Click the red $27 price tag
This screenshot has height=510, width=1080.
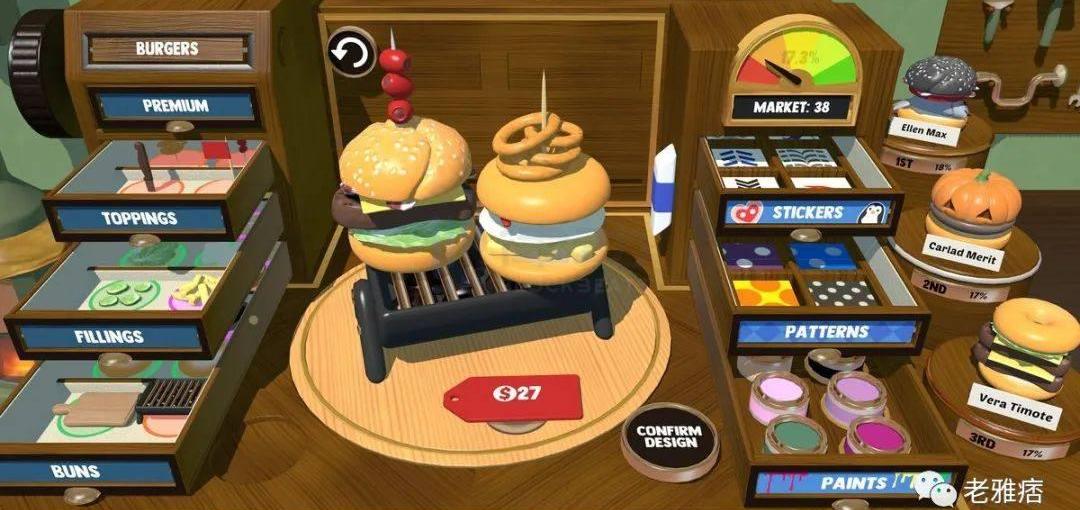point(513,396)
